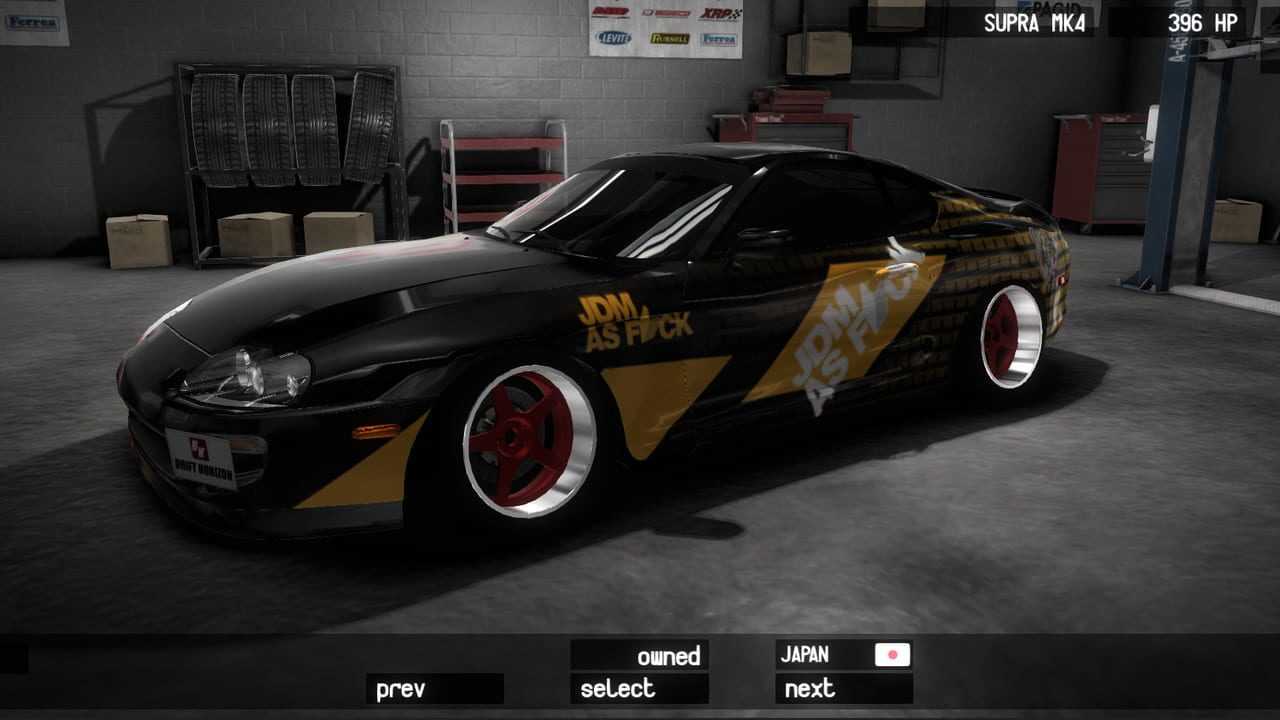
Task: Go to the previous car with prev
Action: (433, 689)
